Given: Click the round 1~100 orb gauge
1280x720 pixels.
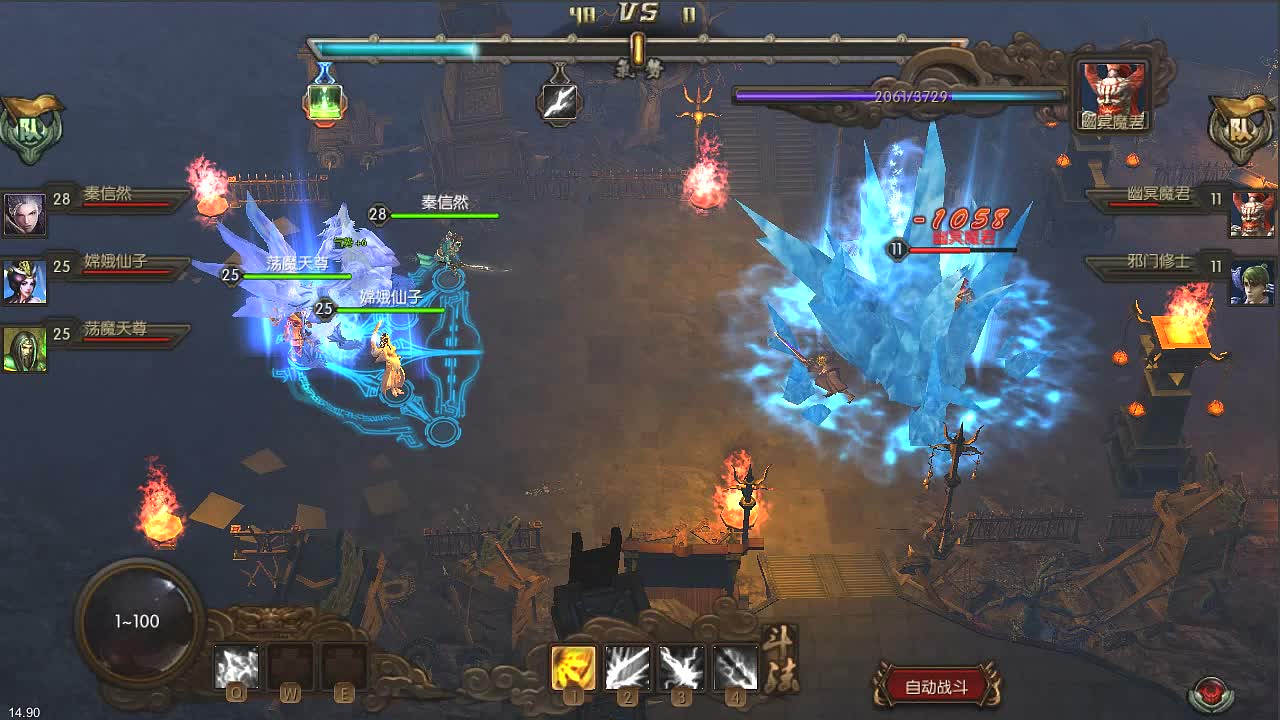Looking at the screenshot, I should click(137, 622).
